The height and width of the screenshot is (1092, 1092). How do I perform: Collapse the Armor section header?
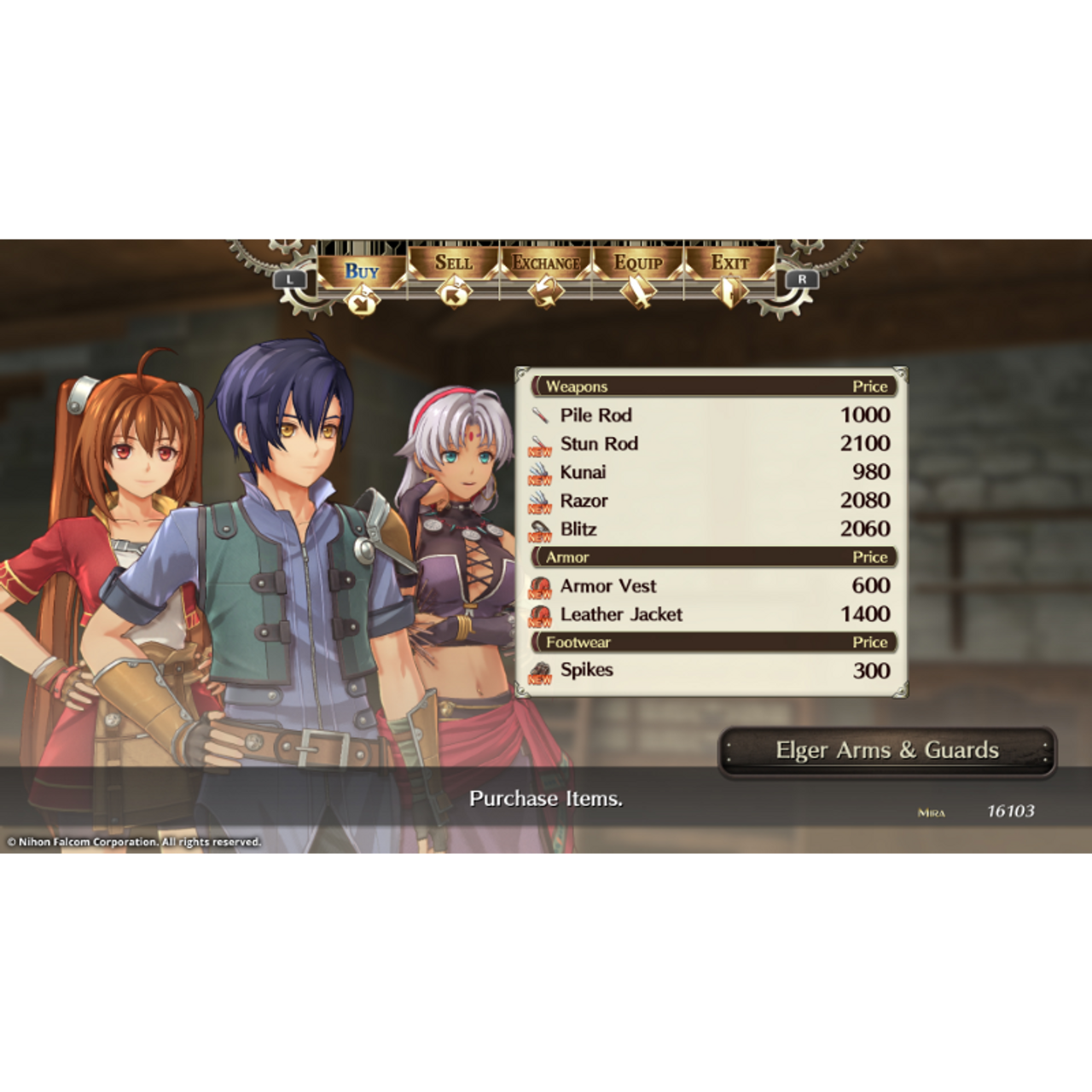pos(570,557)
